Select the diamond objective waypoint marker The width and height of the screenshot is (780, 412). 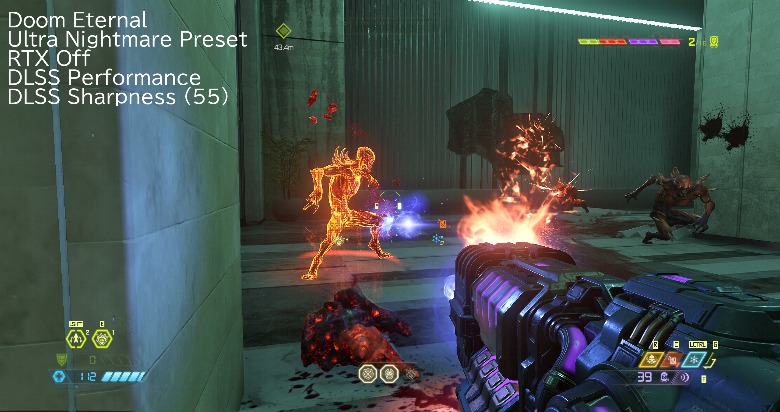point(283,31)
